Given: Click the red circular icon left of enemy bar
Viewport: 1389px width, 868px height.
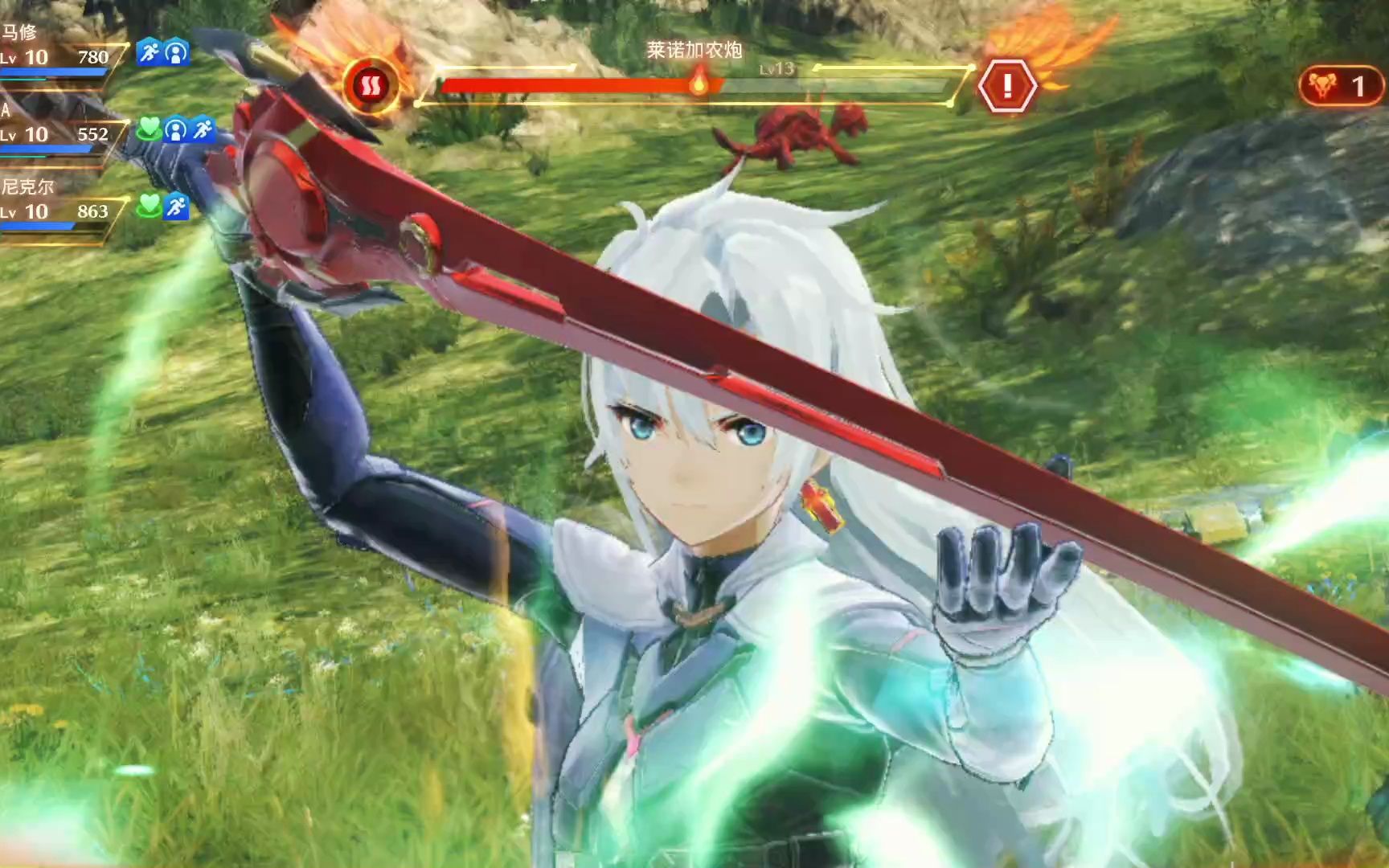Looking at the screenshot, I should (x=370, y=85).
